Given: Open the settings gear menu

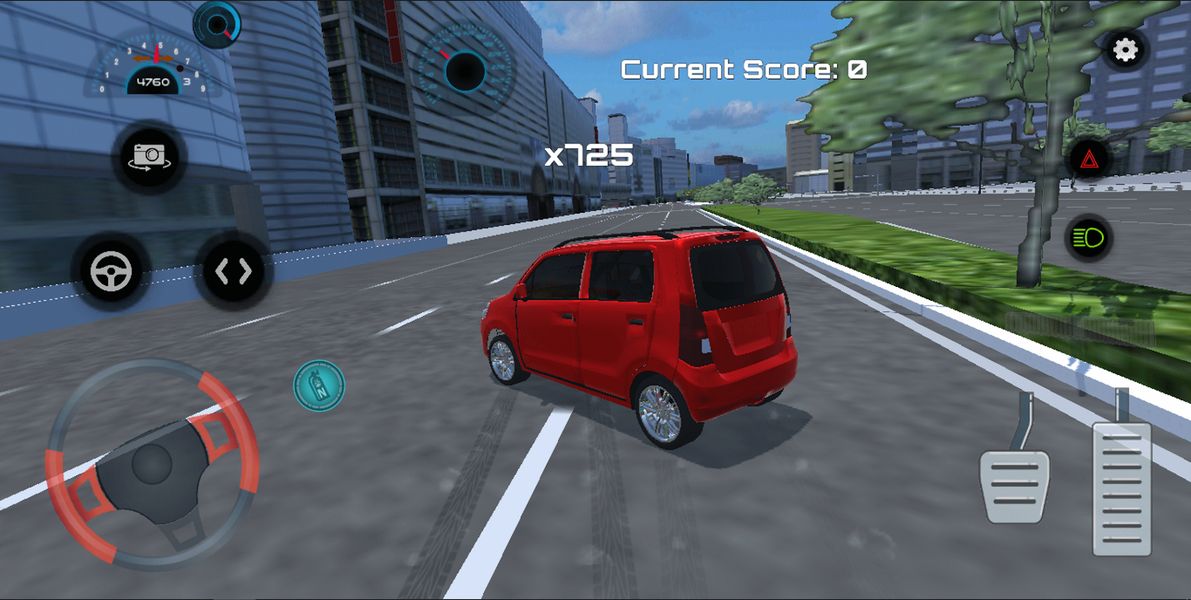Looking at the screenshot, I should tap(1126, 50).
